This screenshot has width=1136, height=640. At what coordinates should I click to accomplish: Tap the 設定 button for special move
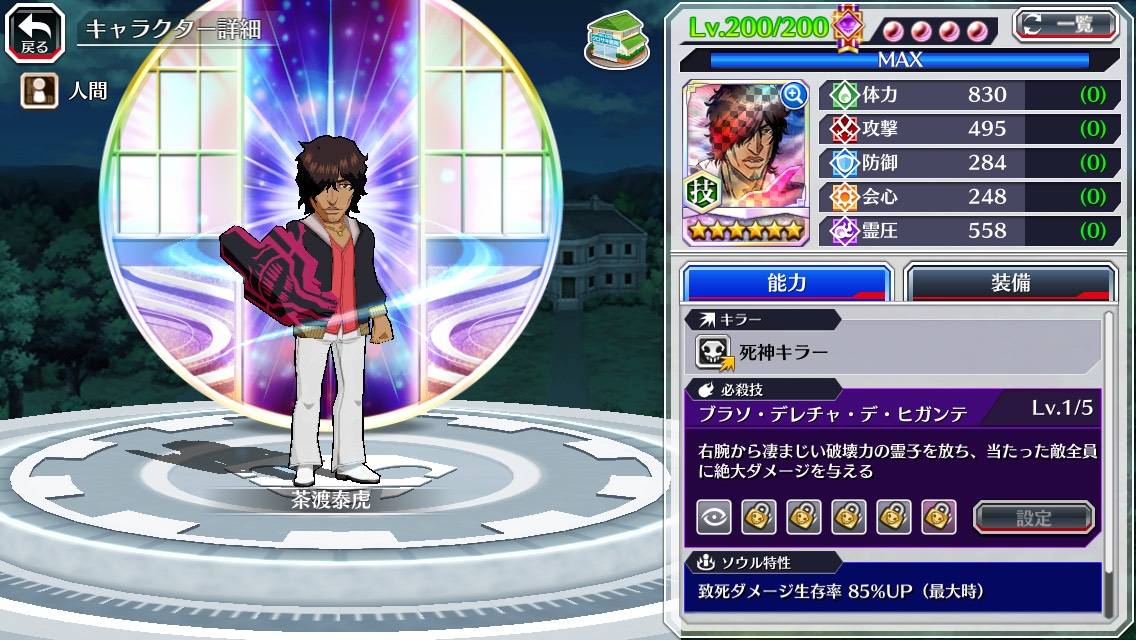[x=1034, y=518]
